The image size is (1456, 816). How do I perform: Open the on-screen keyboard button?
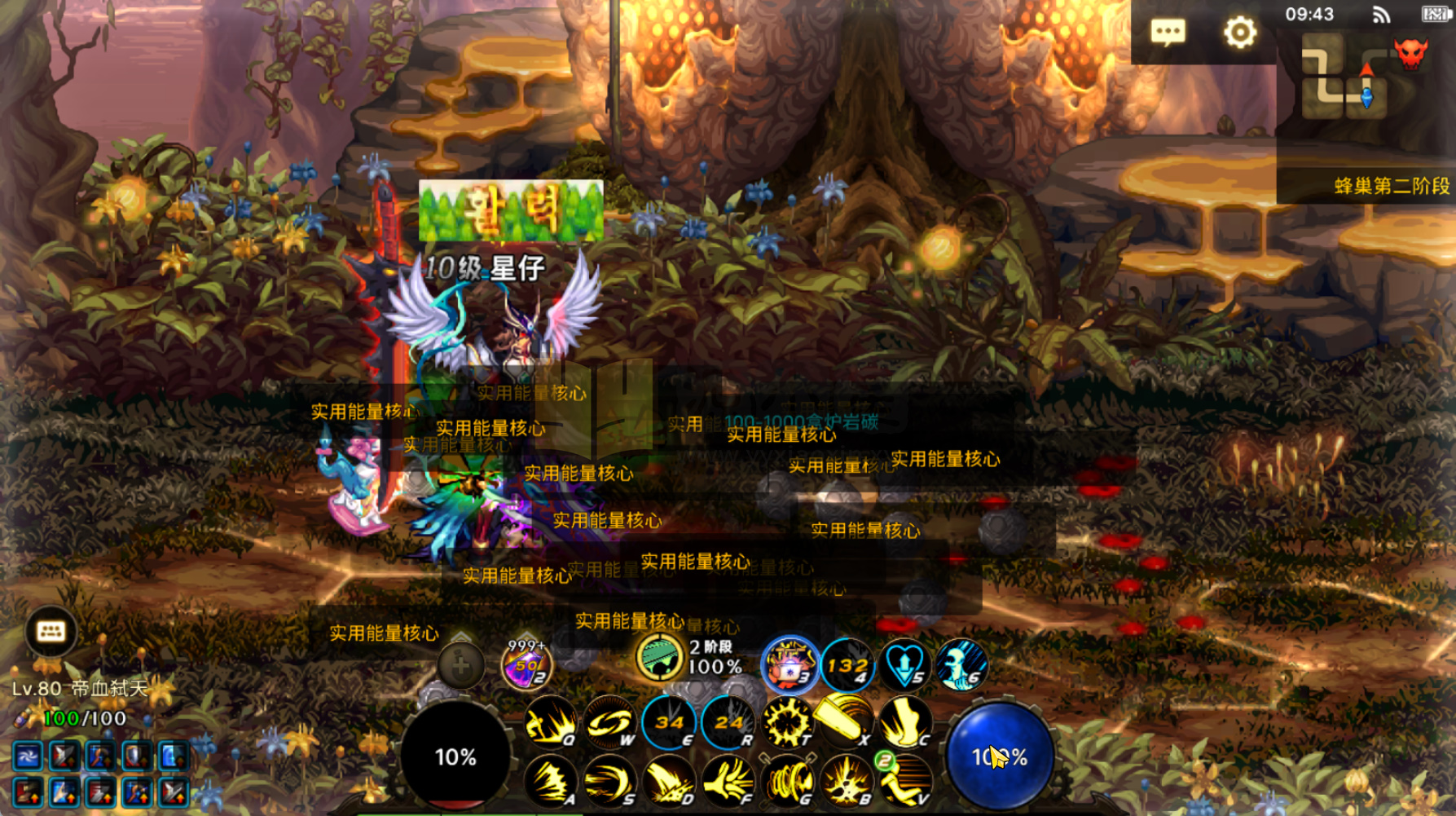51,631
